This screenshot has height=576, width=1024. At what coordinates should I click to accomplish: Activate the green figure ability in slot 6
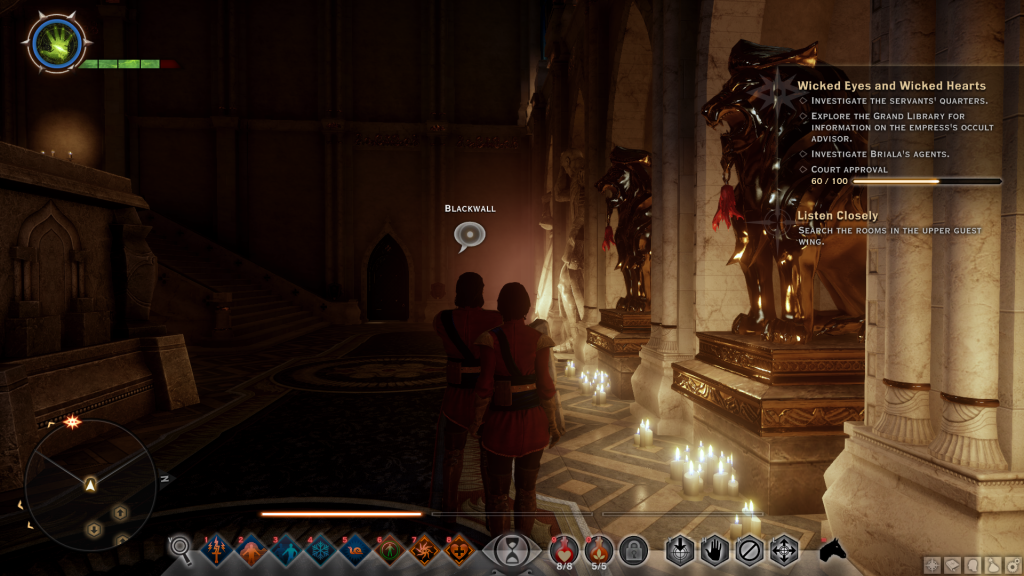(392, 549)
